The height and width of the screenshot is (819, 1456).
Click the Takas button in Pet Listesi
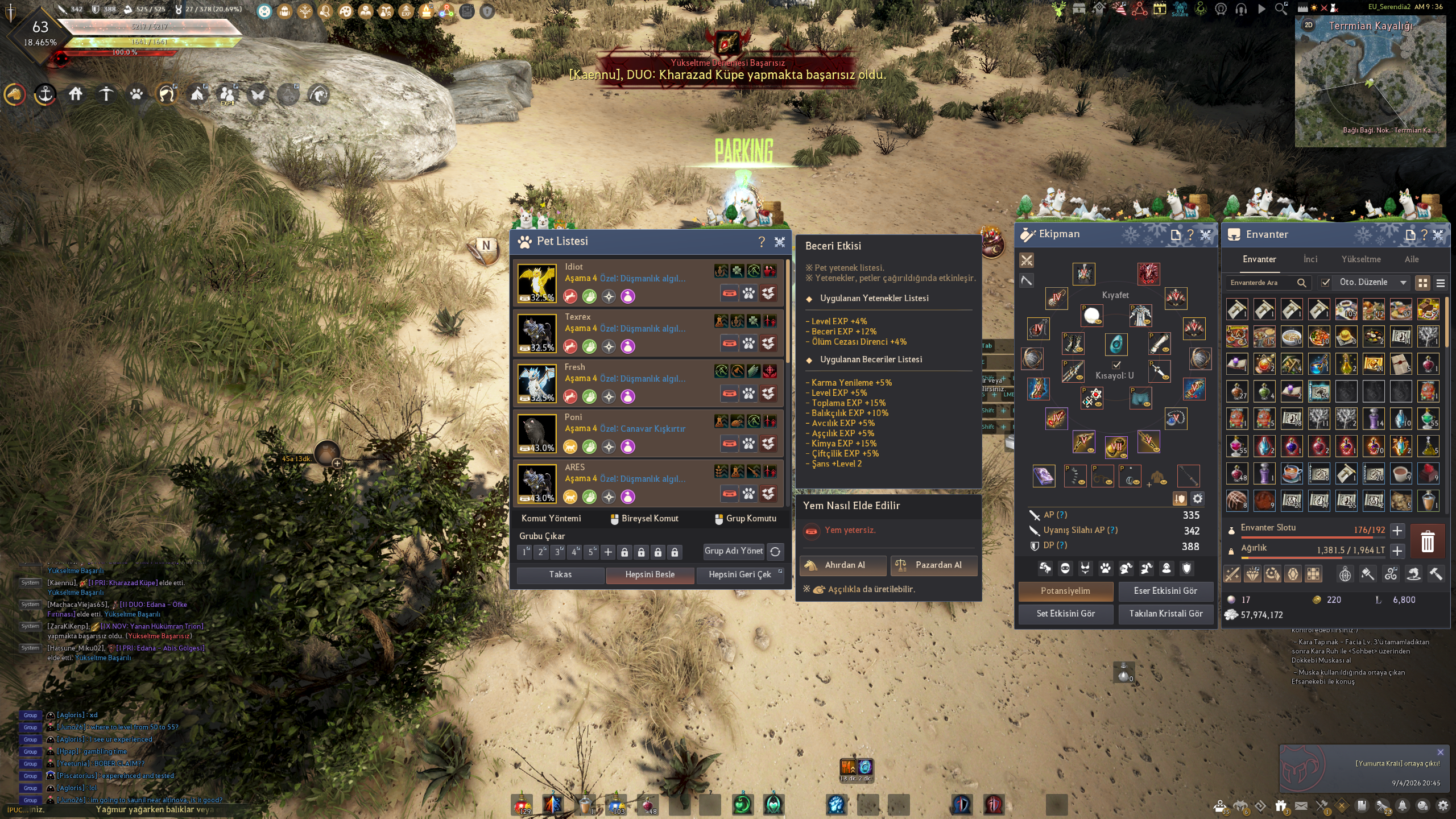(x=560, y=575)
